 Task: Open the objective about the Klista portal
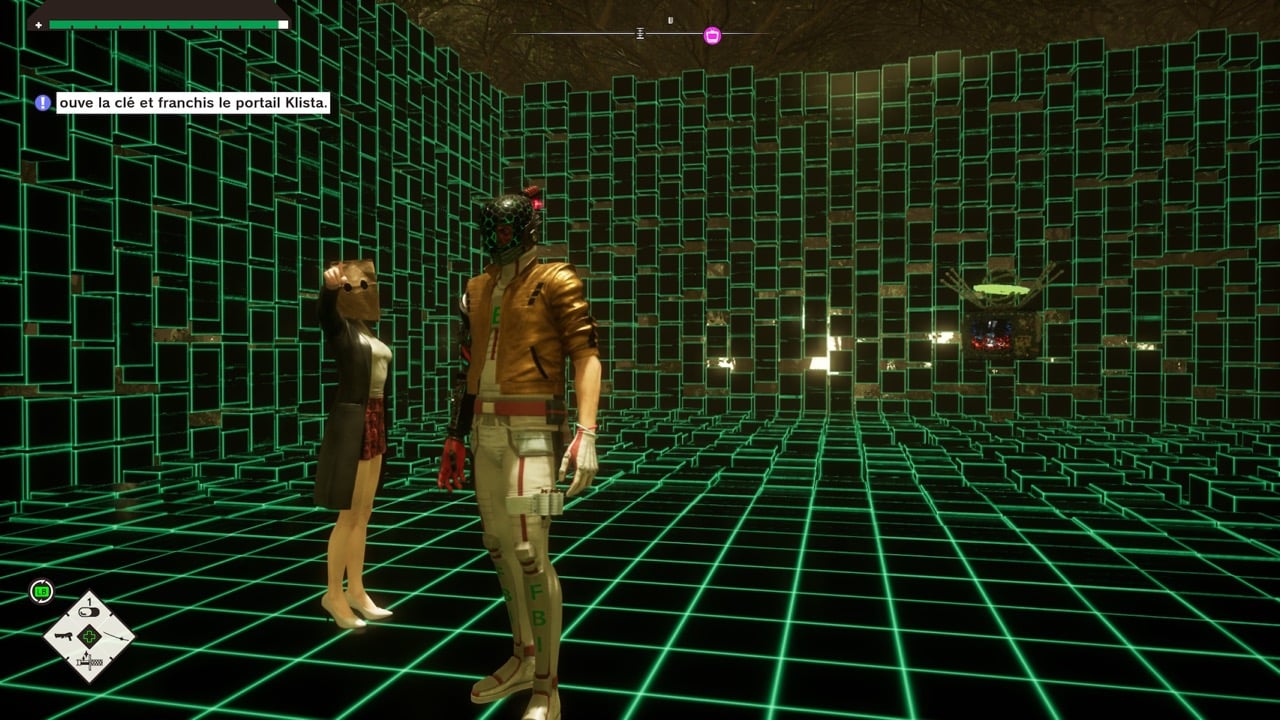(x=193, y=103)
